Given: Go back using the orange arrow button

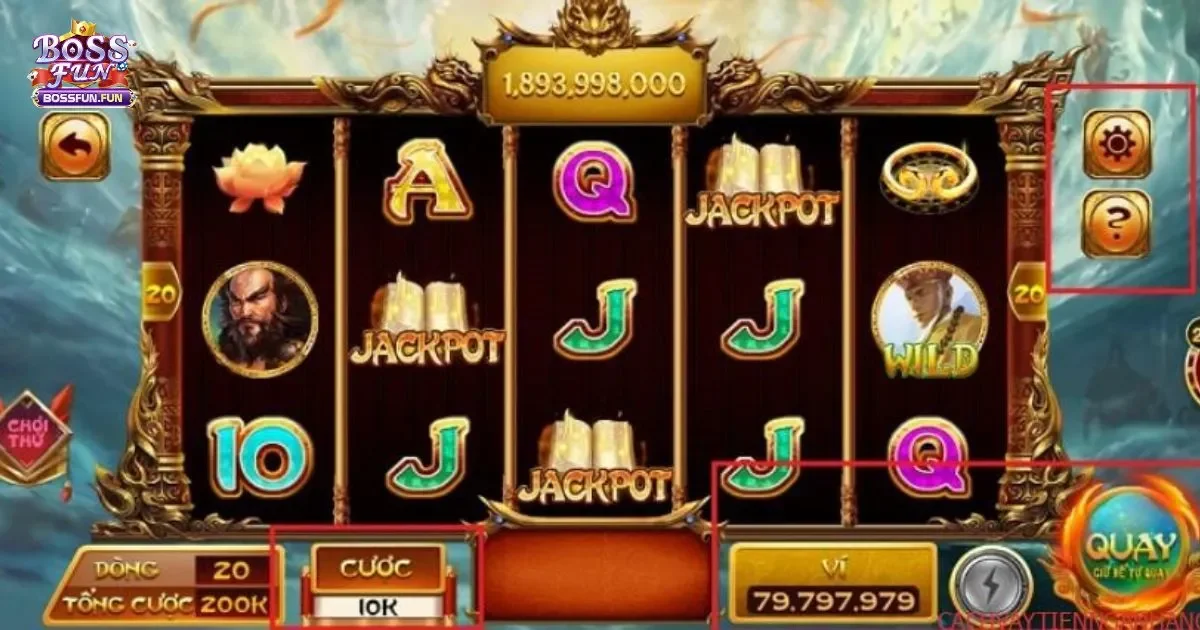Looking at the screenshot, I should pyautogui.click(x=75, y=146).
